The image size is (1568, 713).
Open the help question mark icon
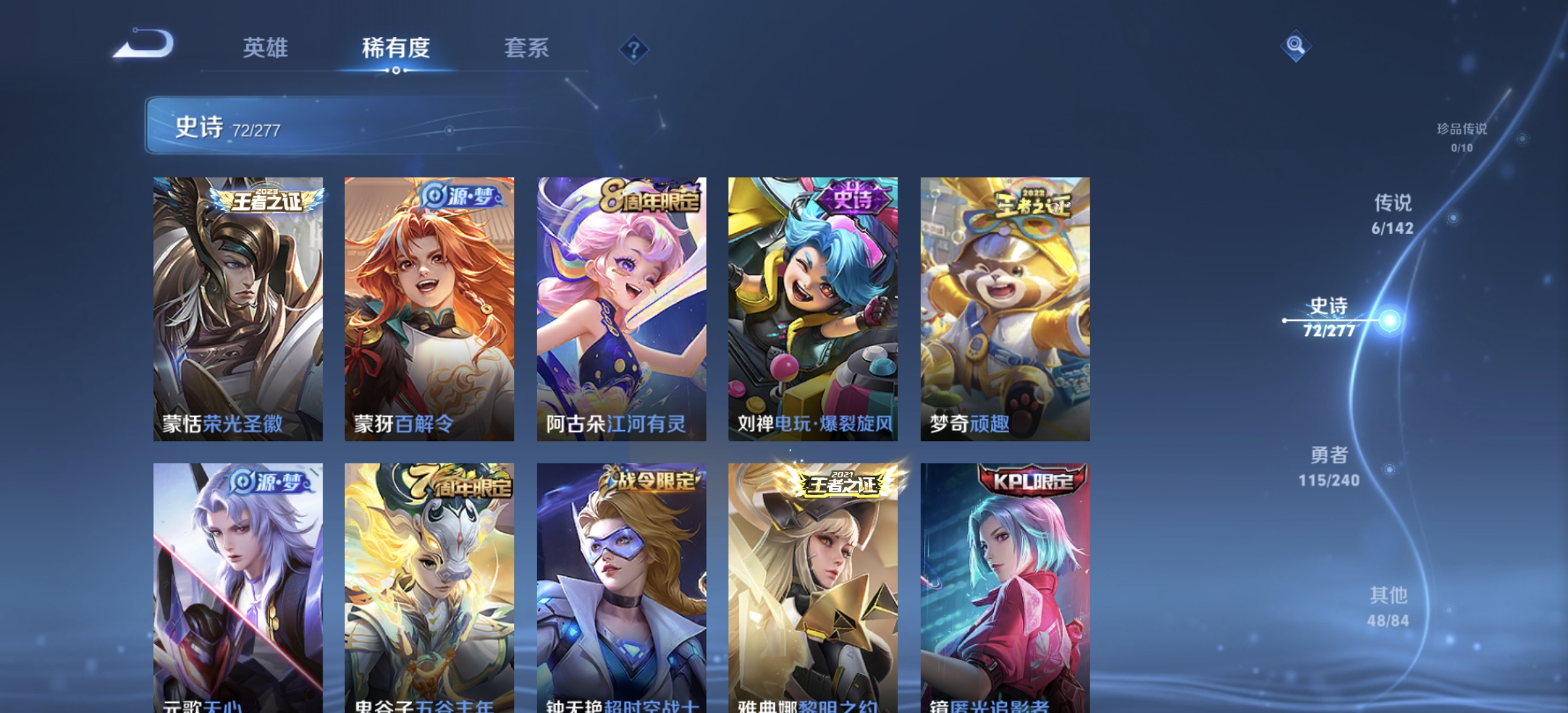tap(634, 49)
